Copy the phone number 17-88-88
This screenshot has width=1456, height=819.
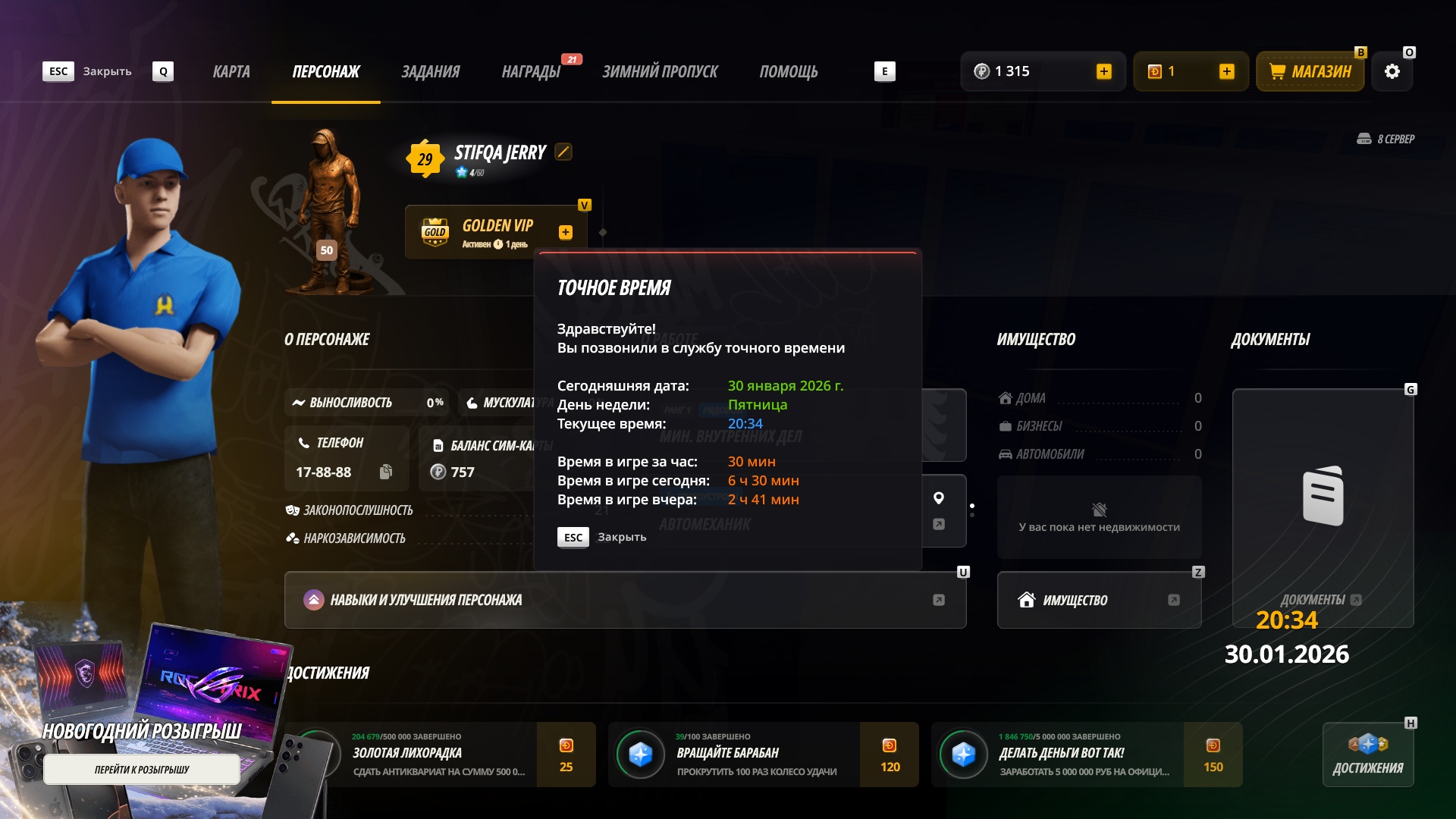pos(386,472)
